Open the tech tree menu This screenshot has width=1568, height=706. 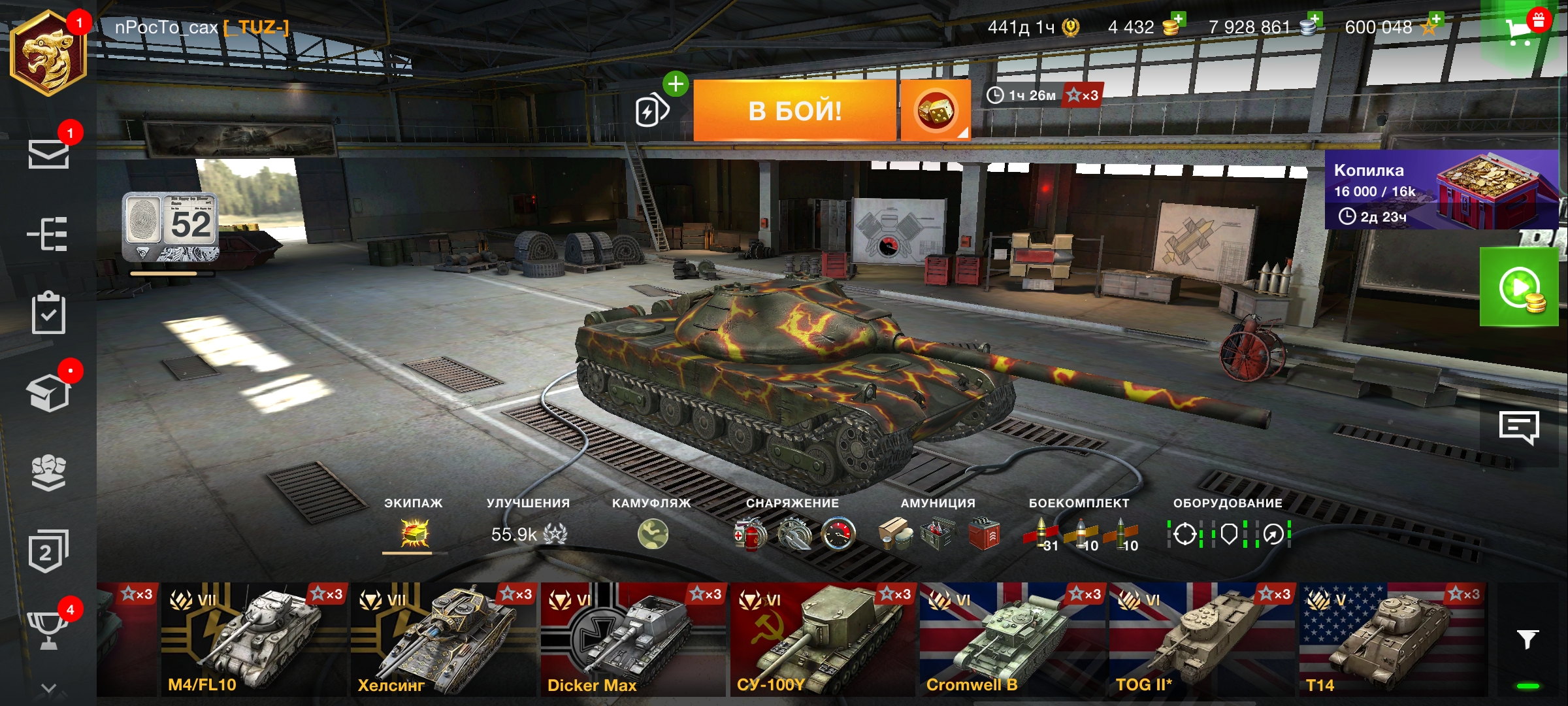[x=48, y=233]
